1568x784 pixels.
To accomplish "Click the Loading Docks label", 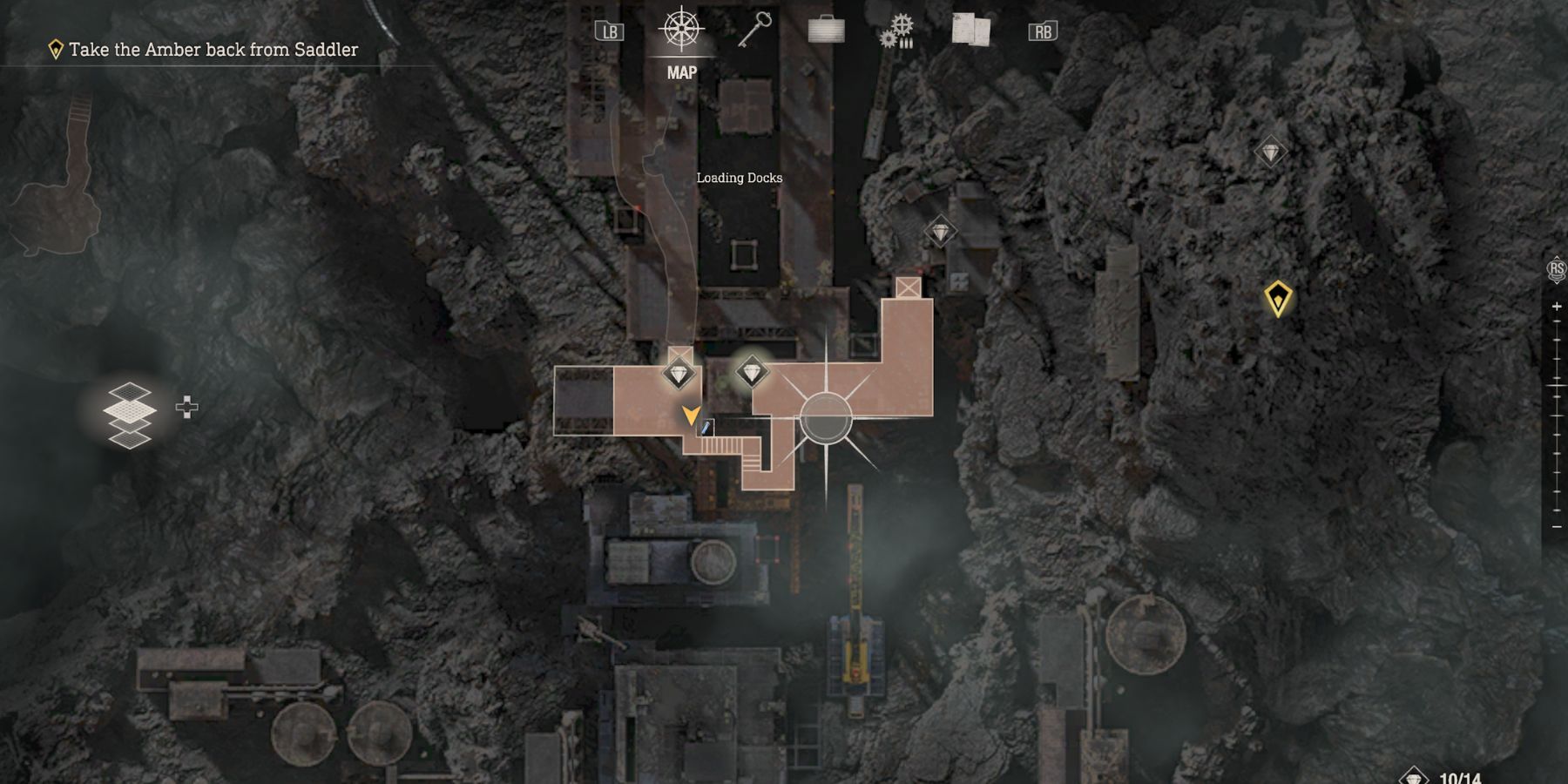I will [739, 177].
